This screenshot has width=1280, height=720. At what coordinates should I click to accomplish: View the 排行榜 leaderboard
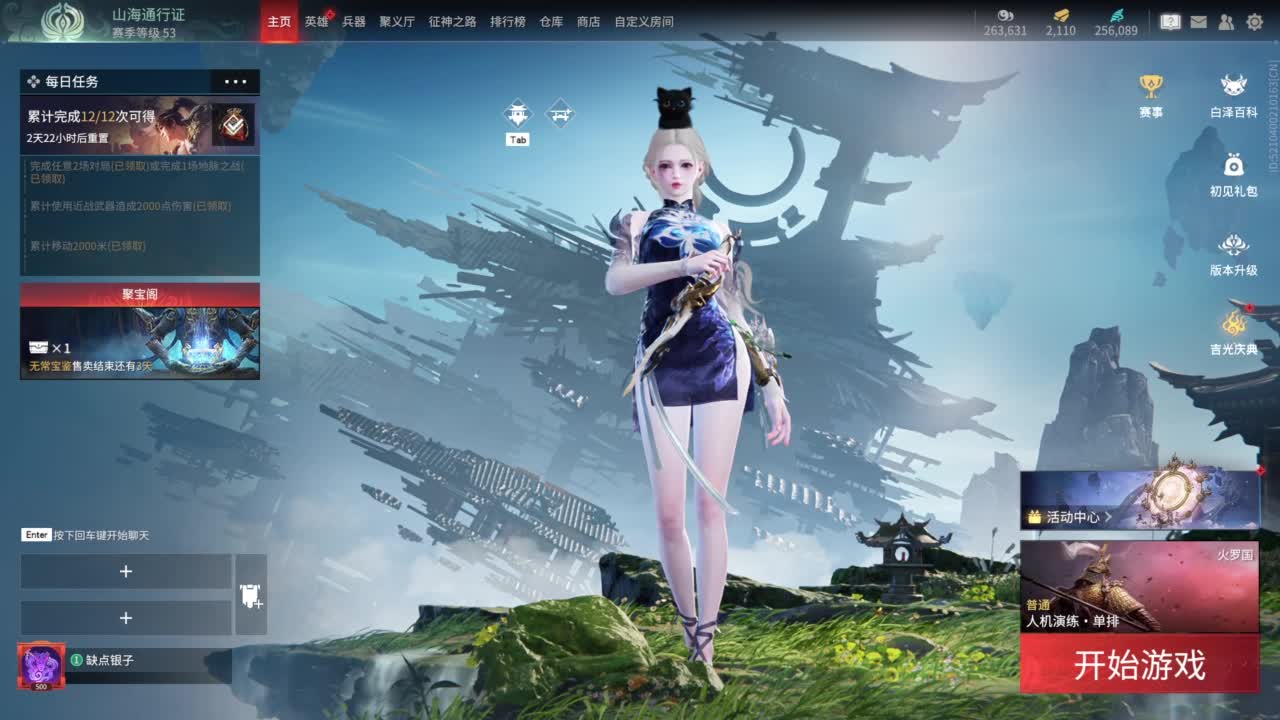click(x=508, y=21)
